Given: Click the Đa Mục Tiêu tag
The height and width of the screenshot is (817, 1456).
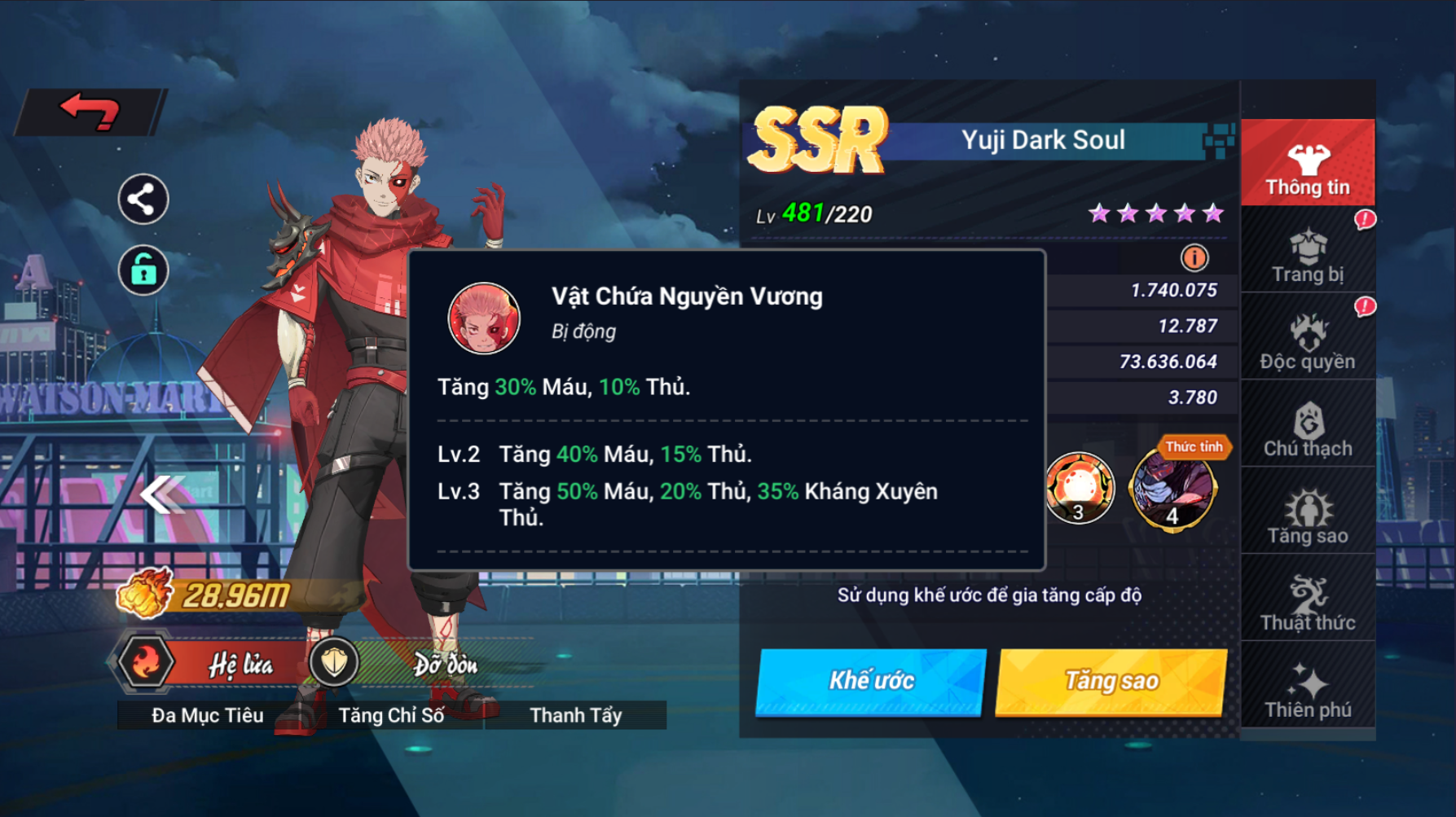Looking at the screenshot, I should [208, 715].
